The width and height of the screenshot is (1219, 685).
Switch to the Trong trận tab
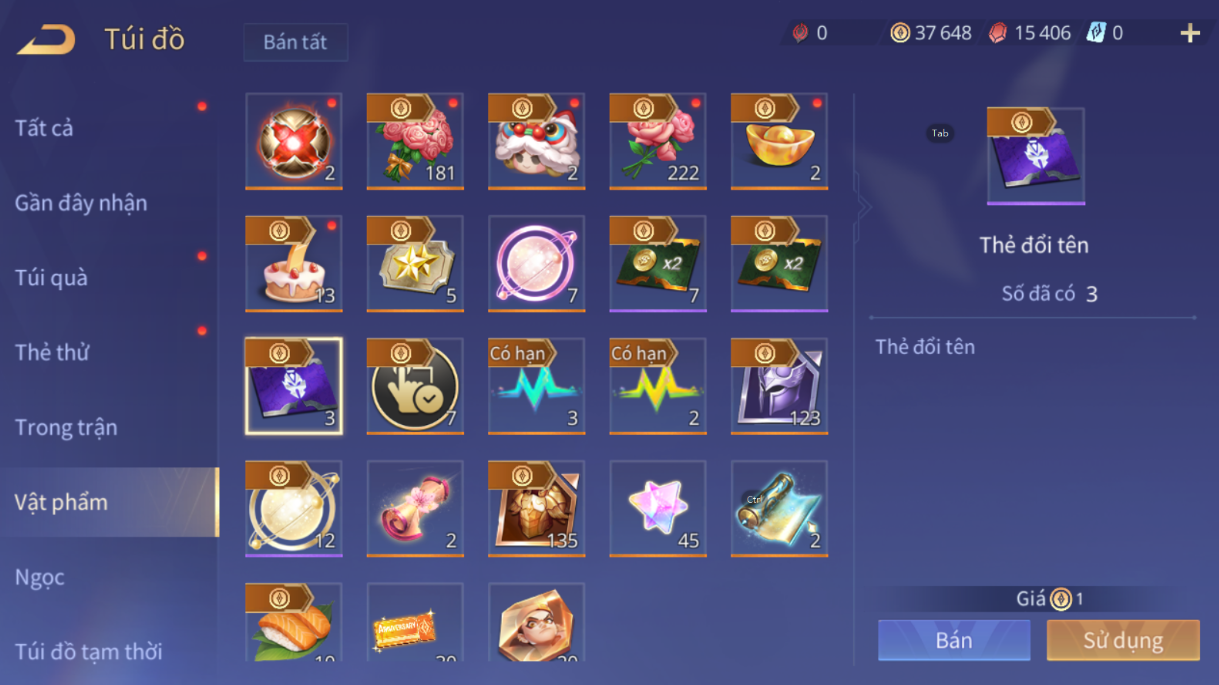click(x=66, y=427)
